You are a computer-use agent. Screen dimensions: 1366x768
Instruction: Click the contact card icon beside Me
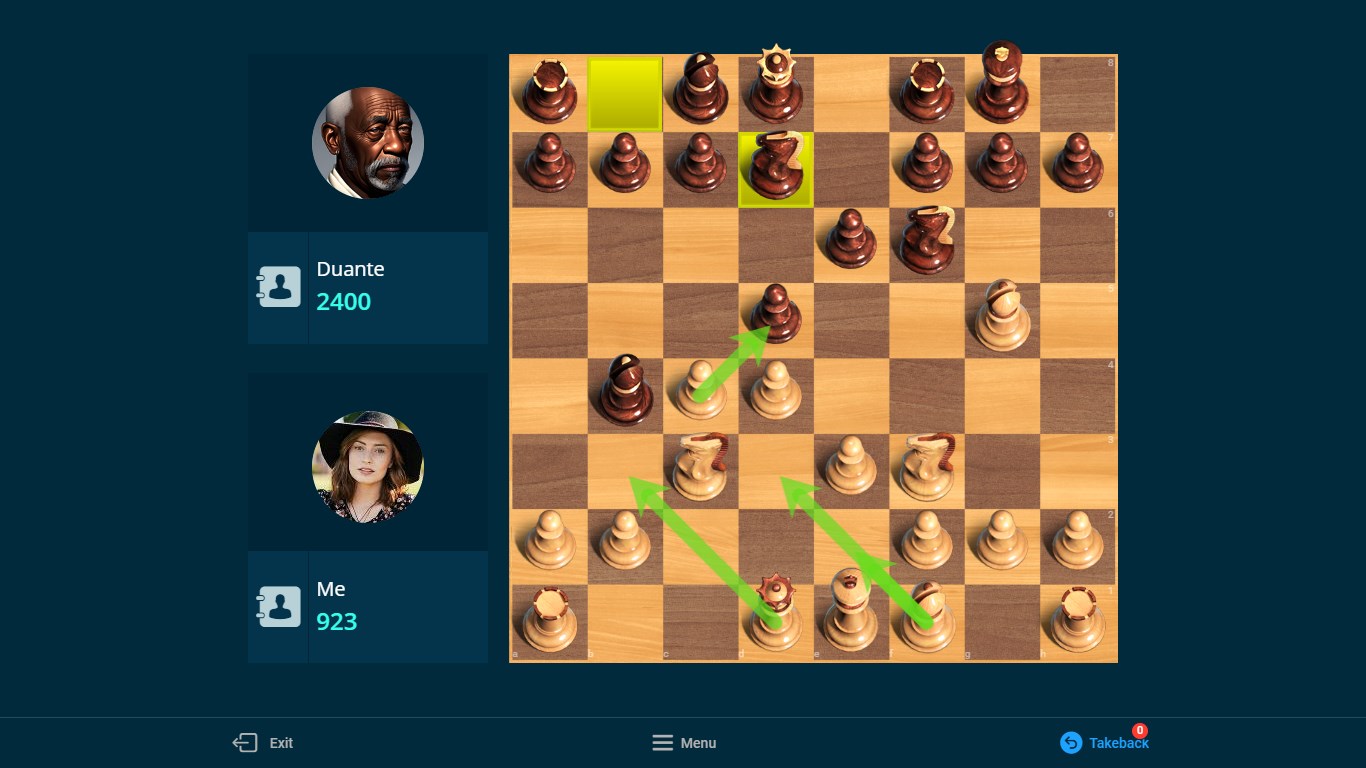[279, 606]
